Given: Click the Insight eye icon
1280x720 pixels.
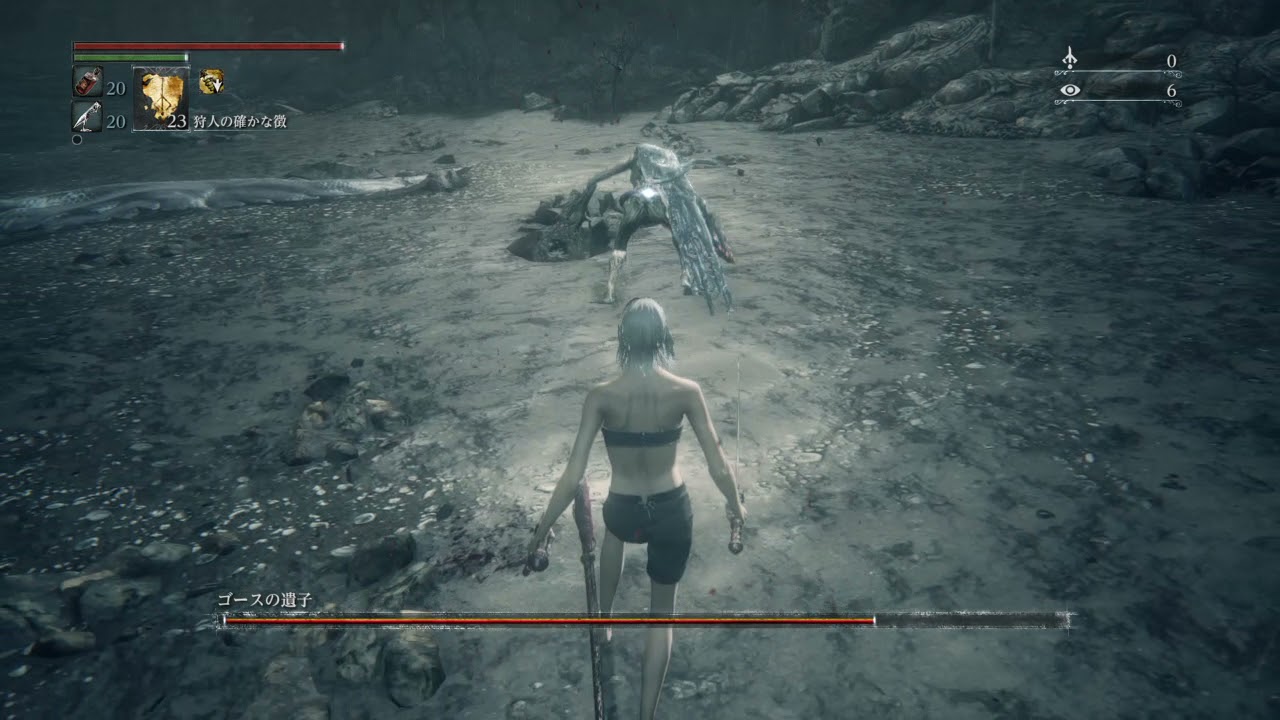Looking at the screenshot, I should [1070, 90].
